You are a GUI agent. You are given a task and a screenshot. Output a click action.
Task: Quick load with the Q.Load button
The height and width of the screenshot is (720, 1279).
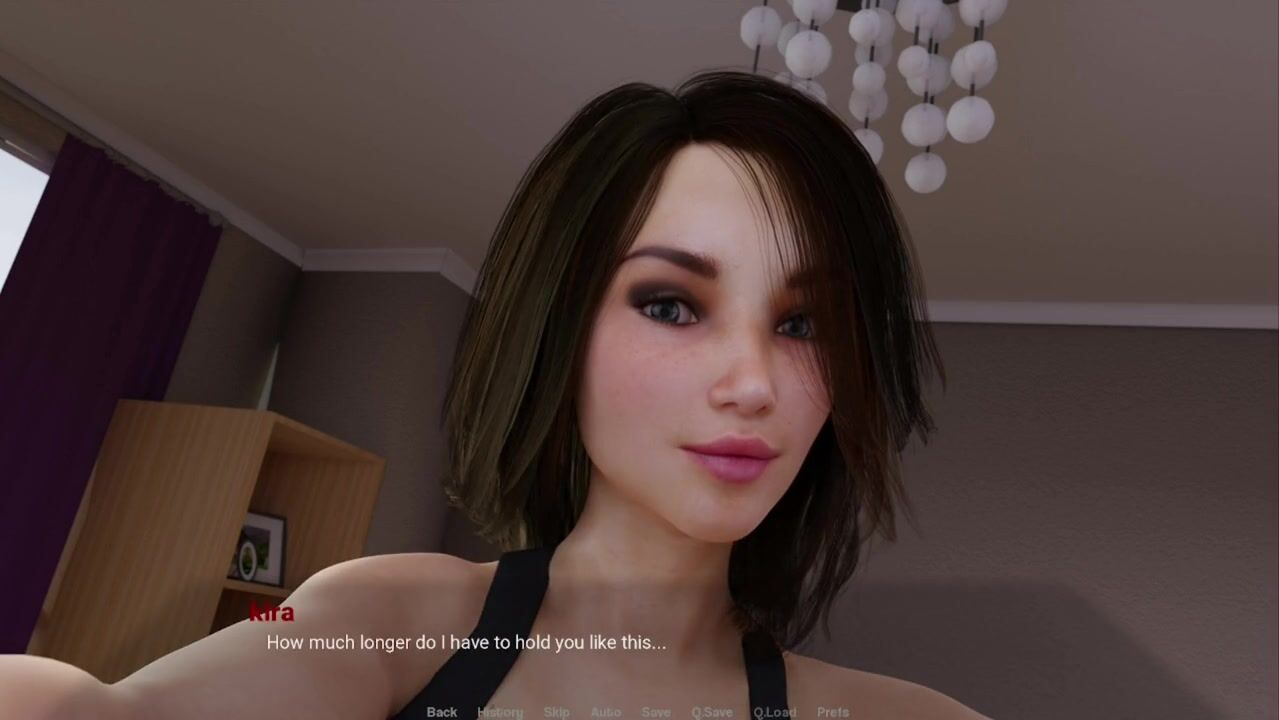point(775,712)
